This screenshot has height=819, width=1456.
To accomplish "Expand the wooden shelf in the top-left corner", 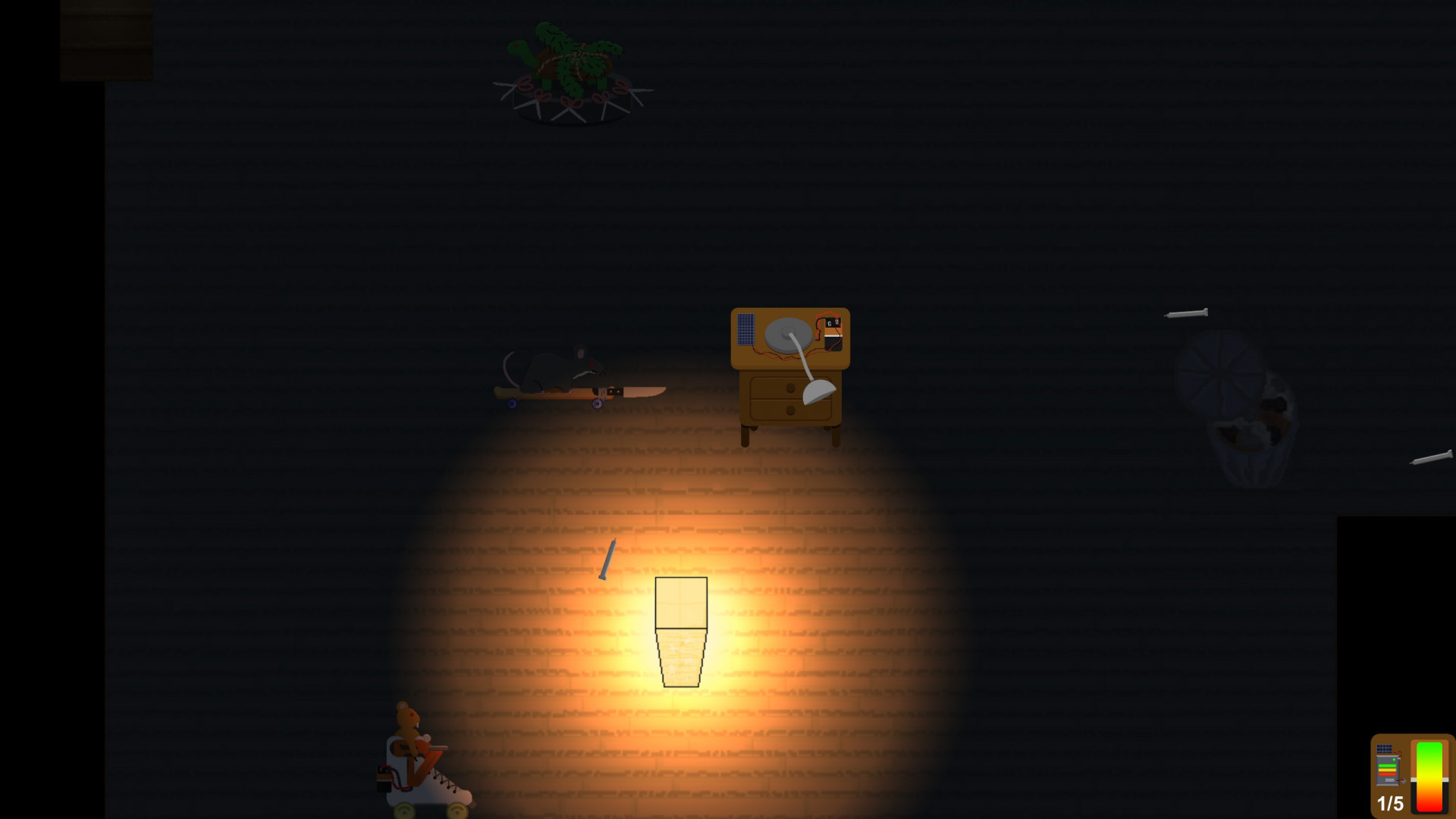I will (x=106, y=38).
